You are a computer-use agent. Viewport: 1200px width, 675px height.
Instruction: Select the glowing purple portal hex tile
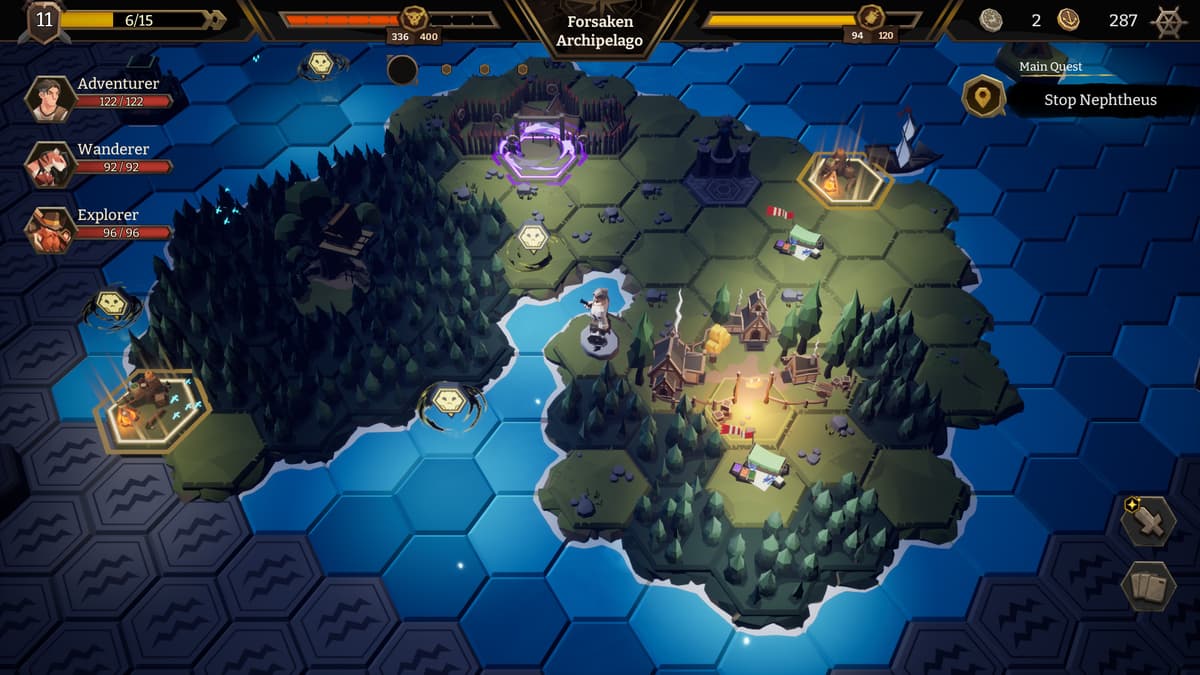click(x=538, y=153)
